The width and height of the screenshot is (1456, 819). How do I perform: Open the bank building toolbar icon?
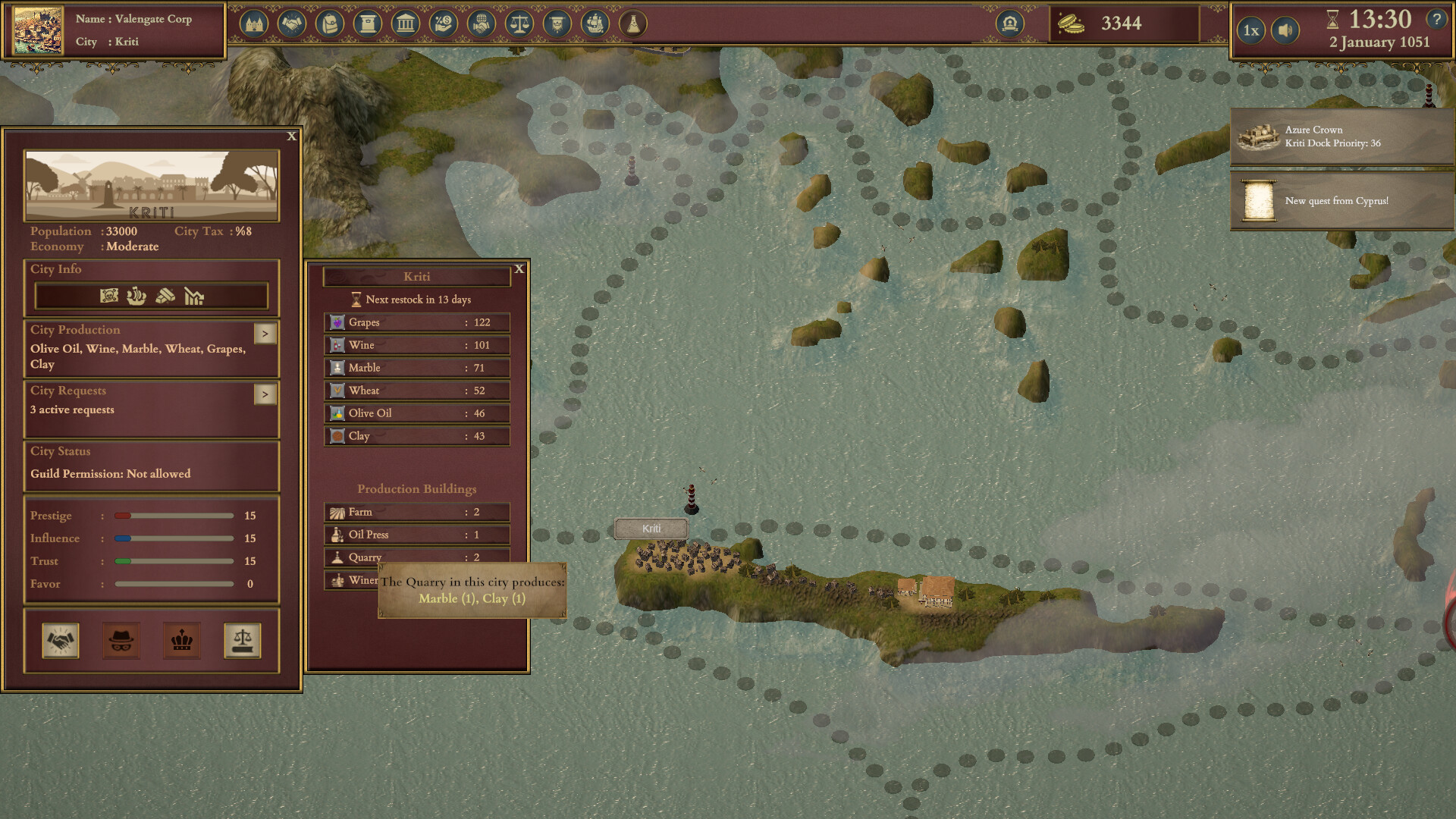[406, 24]
